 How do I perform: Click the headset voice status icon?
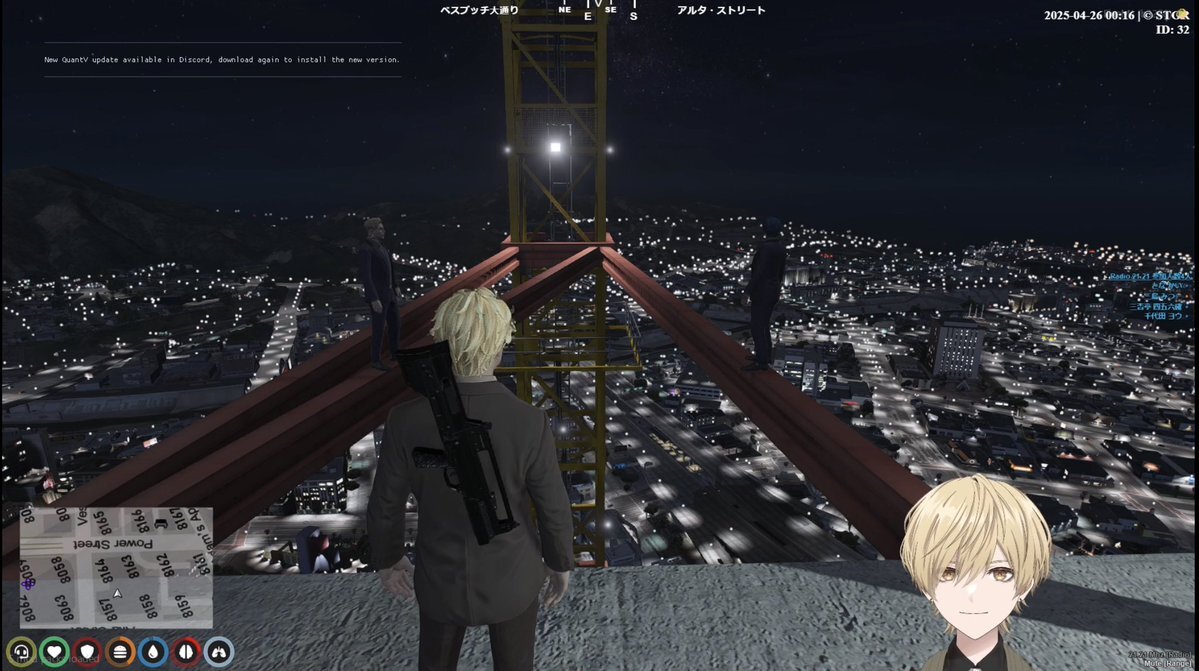[x=21, y=653]
